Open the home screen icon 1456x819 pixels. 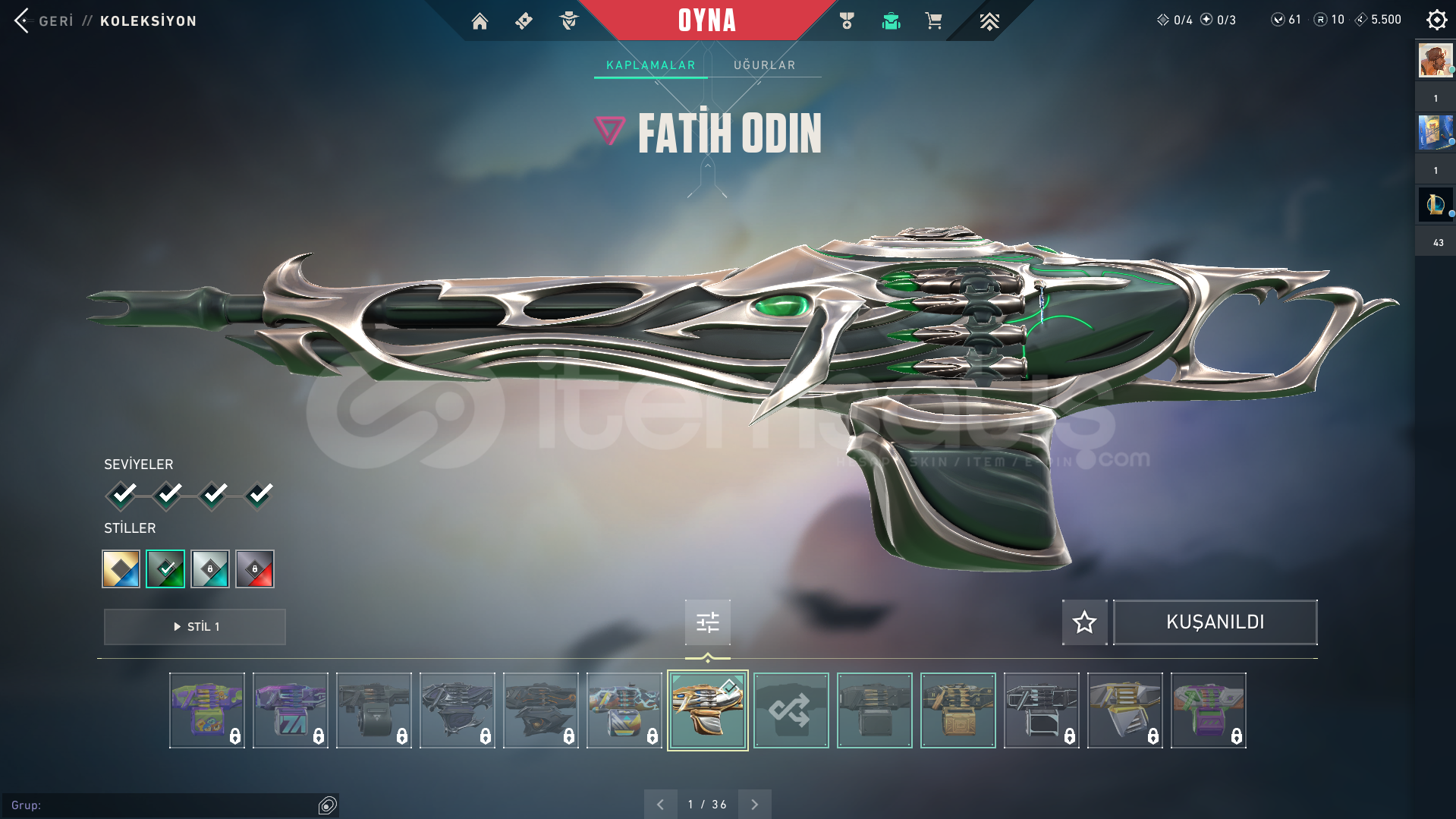click(x=480, y=21)
